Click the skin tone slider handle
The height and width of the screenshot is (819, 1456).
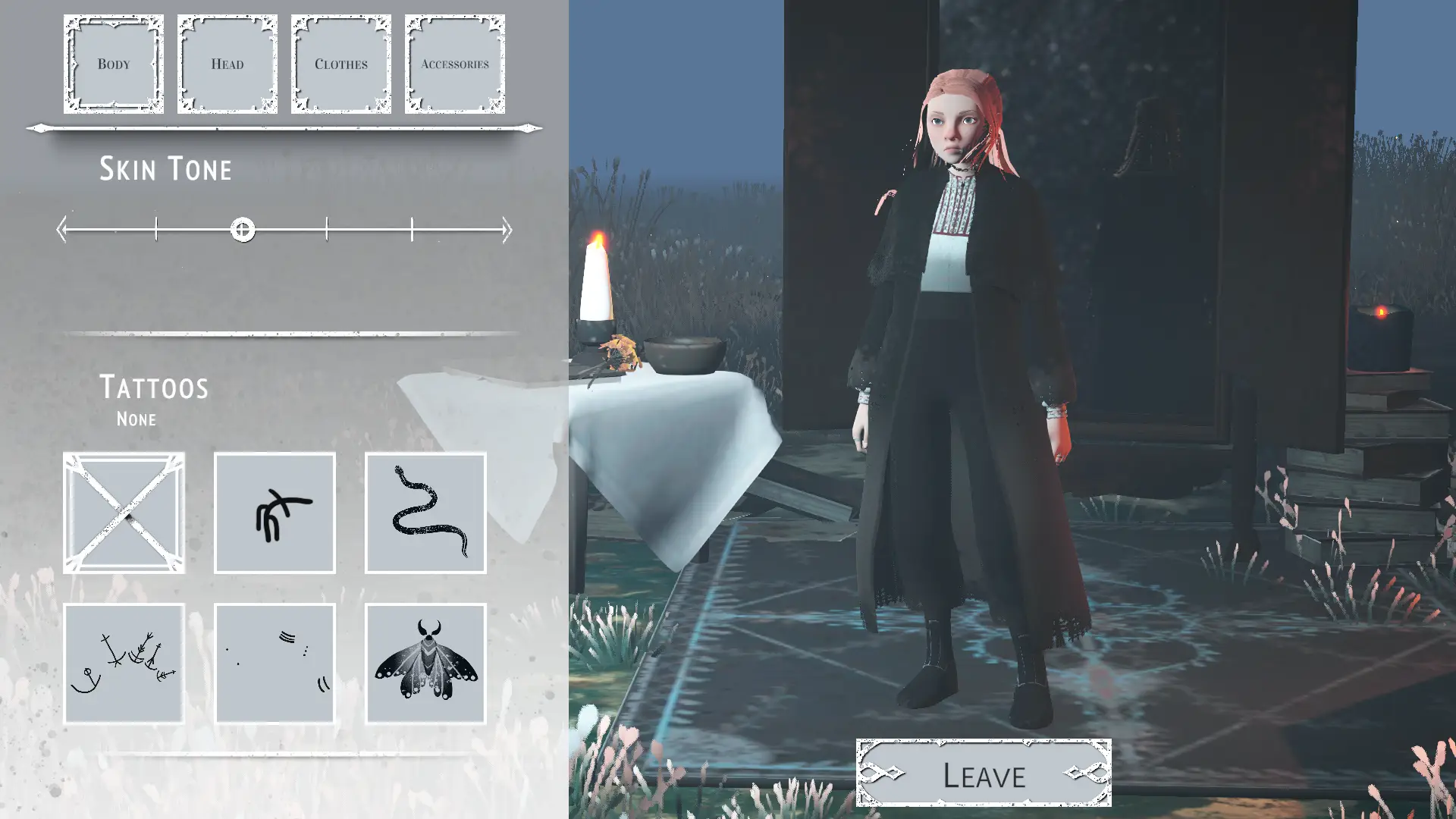243,229
